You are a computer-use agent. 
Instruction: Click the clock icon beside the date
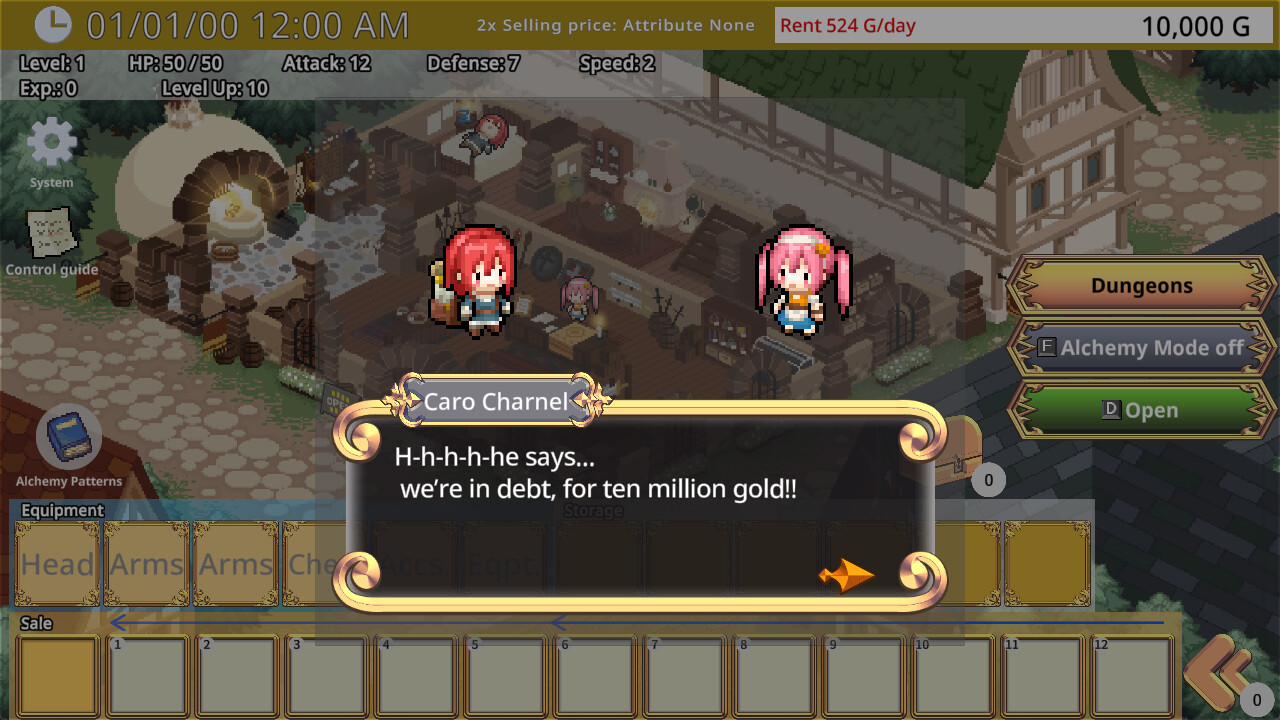click(54, 24)
